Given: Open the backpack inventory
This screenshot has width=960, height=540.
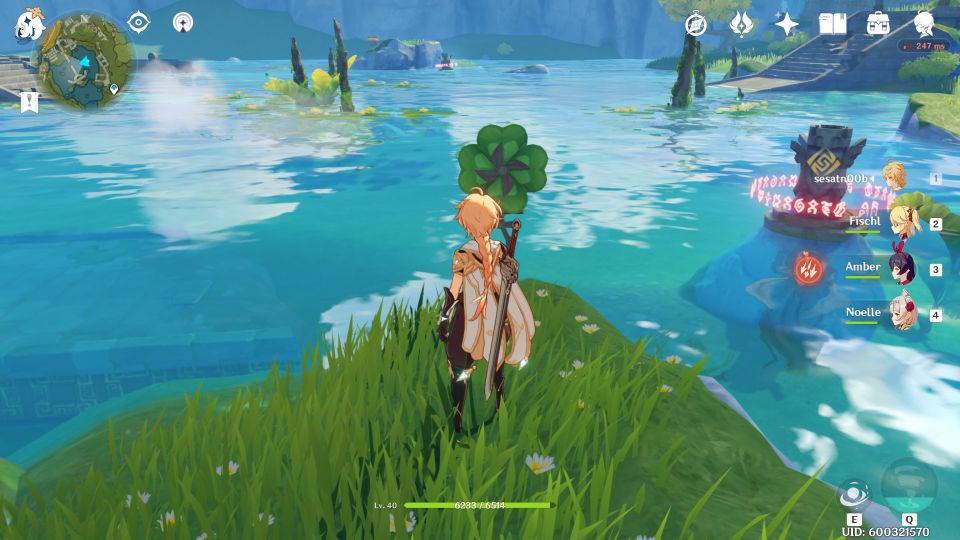Looking at the screenshot, I should point(878,24).
